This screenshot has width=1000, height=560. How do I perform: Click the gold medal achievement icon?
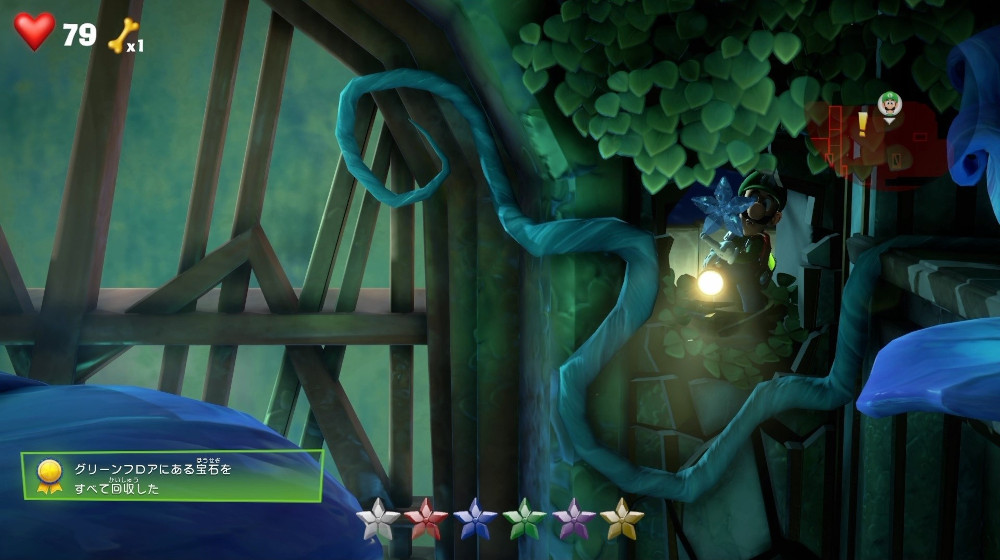coord(48,475)
